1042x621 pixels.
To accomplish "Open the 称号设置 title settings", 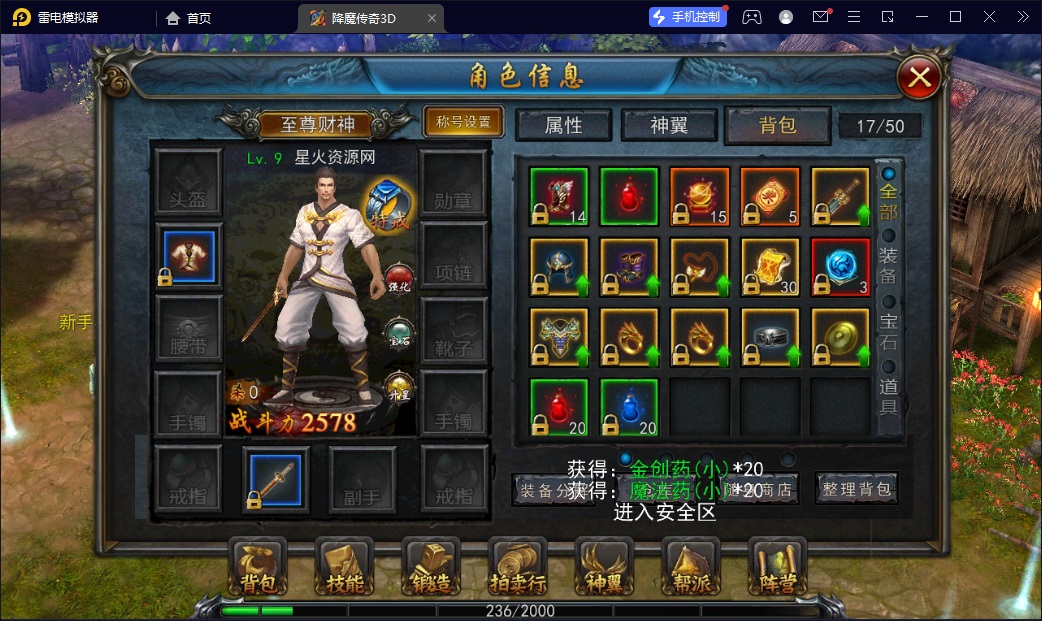I will coord(463,122).
